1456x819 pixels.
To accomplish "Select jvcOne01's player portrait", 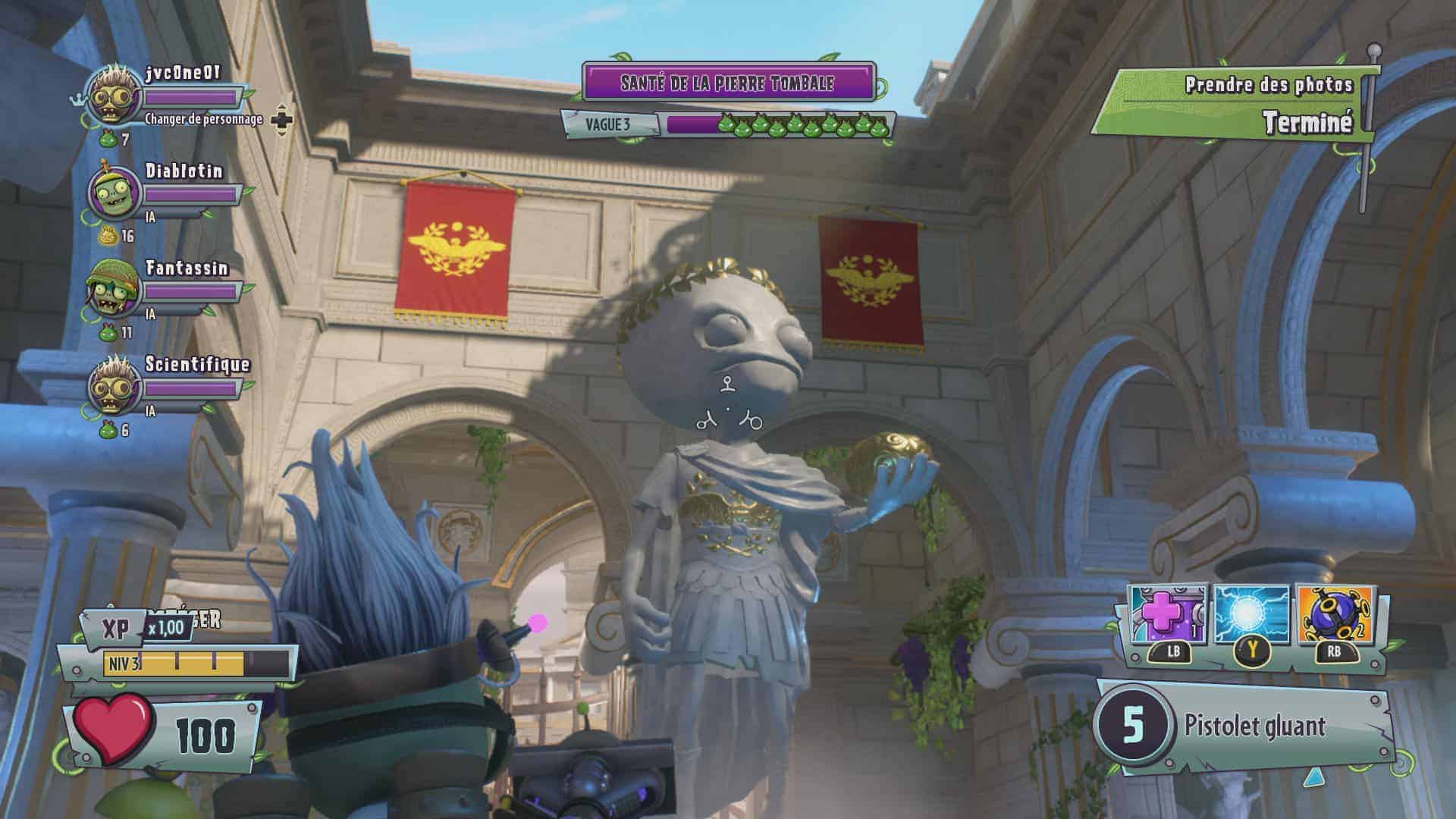I will pyautogui.click(x=114, y=94).
